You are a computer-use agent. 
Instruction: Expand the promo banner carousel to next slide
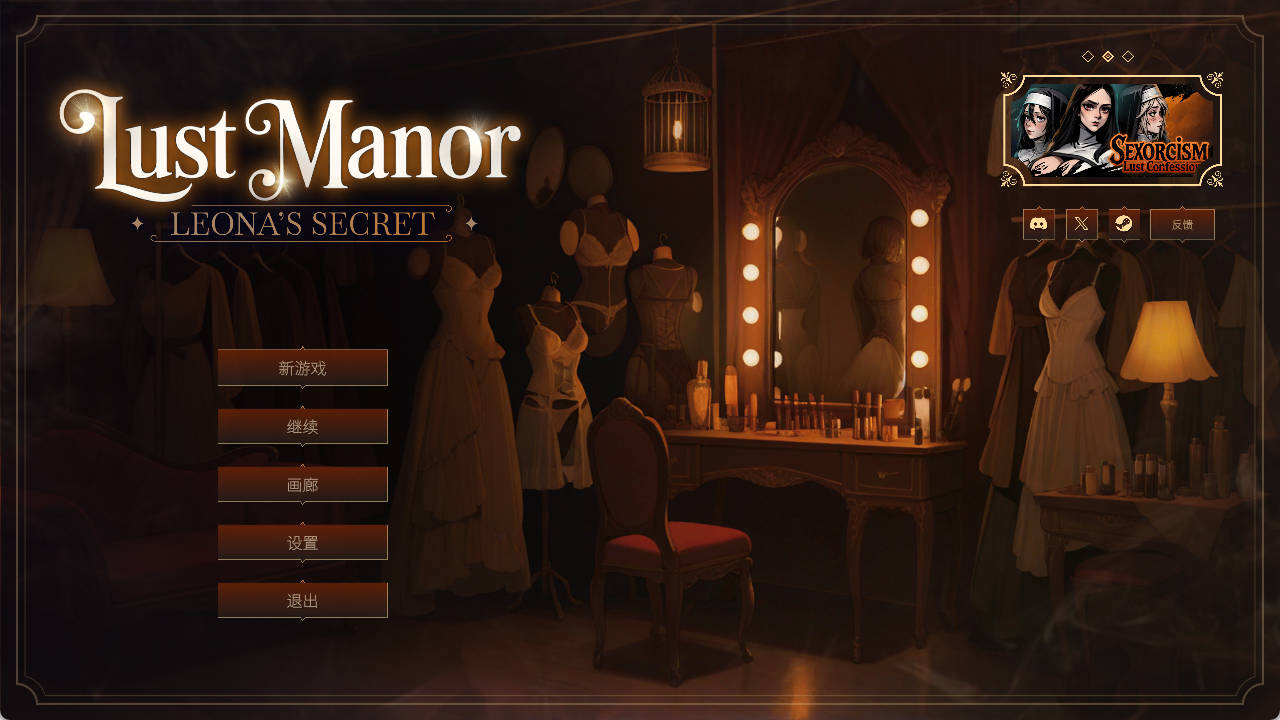[x=1127, y=55]
